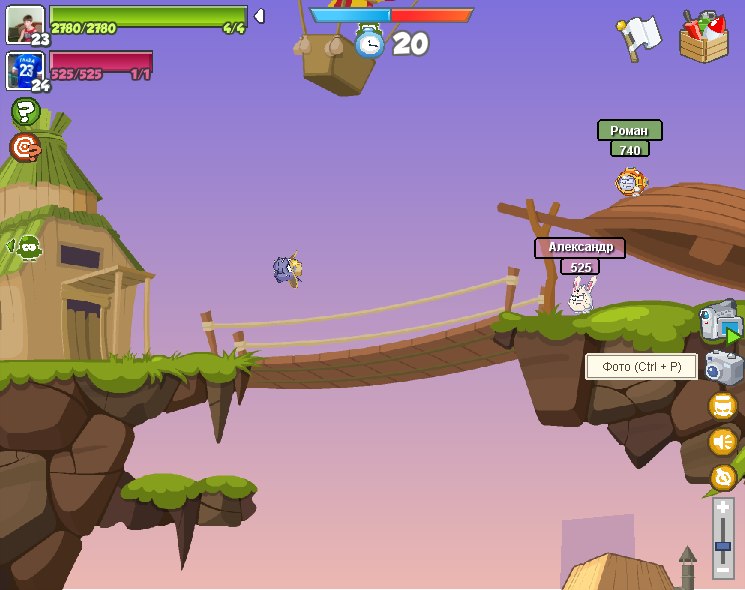Open the green question mark help
This screenshot has height=590, width=745.
25,111
